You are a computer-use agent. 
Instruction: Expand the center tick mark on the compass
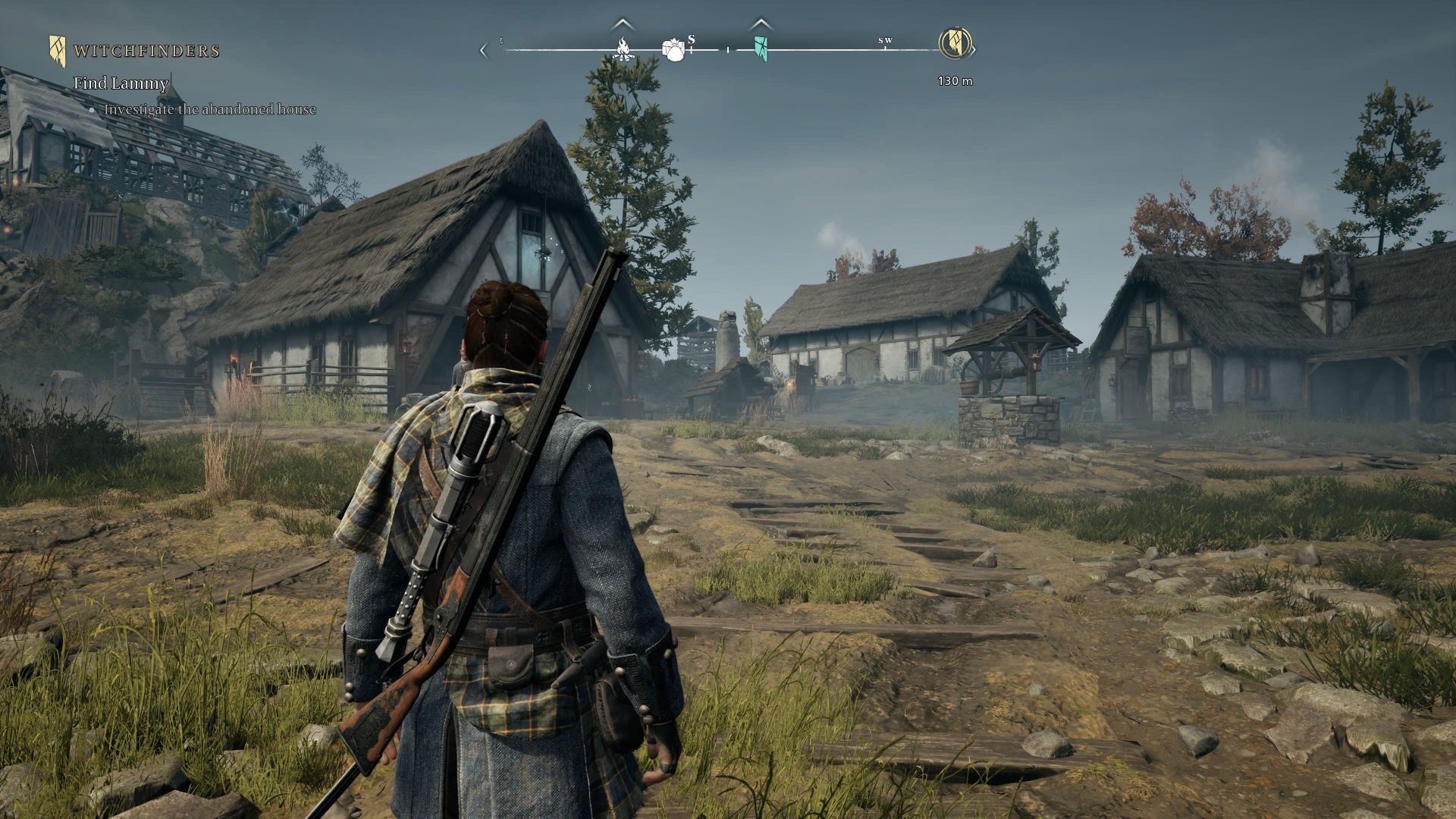tap(727, 49)
